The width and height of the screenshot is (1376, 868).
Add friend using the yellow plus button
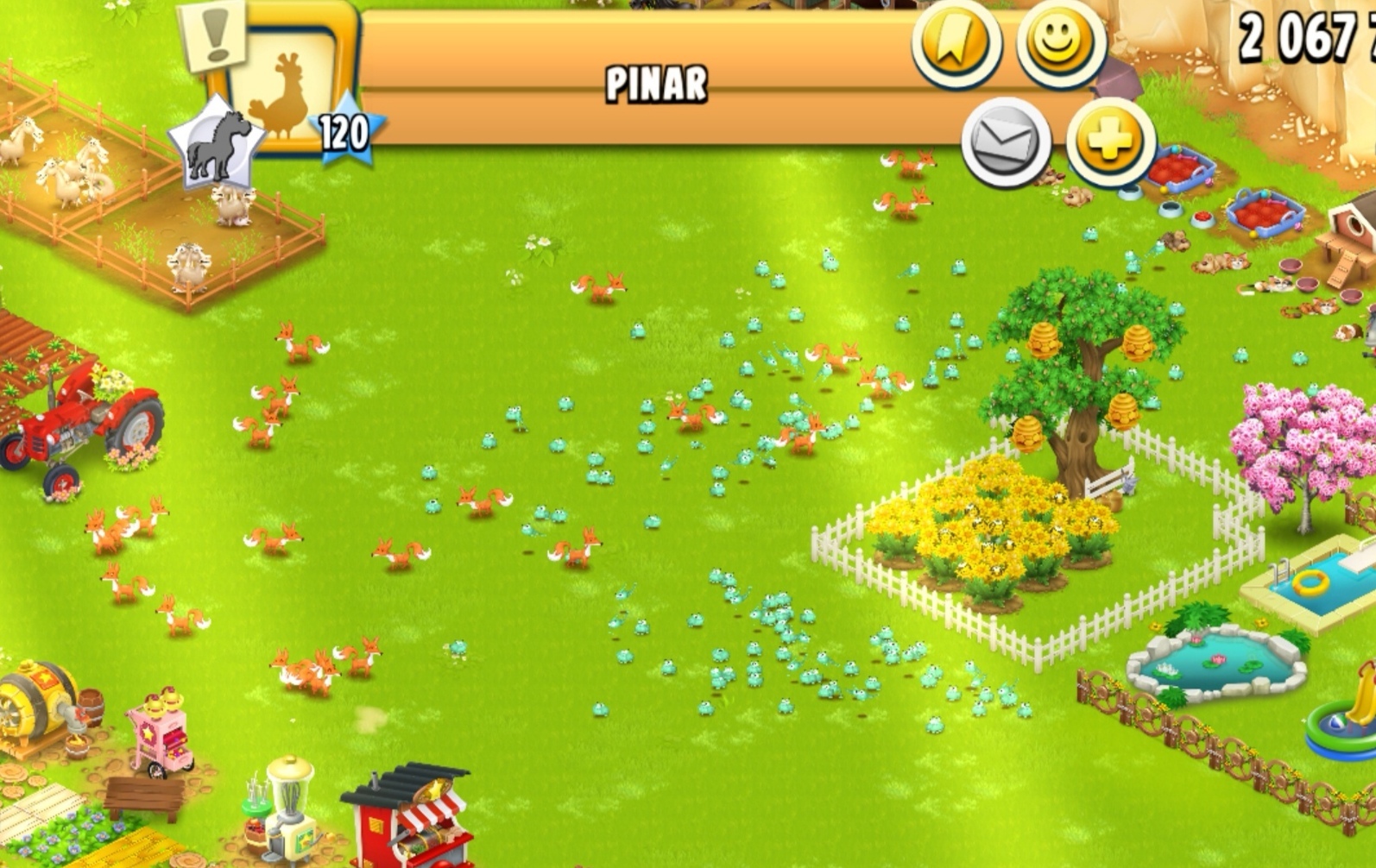point(1110,142)
